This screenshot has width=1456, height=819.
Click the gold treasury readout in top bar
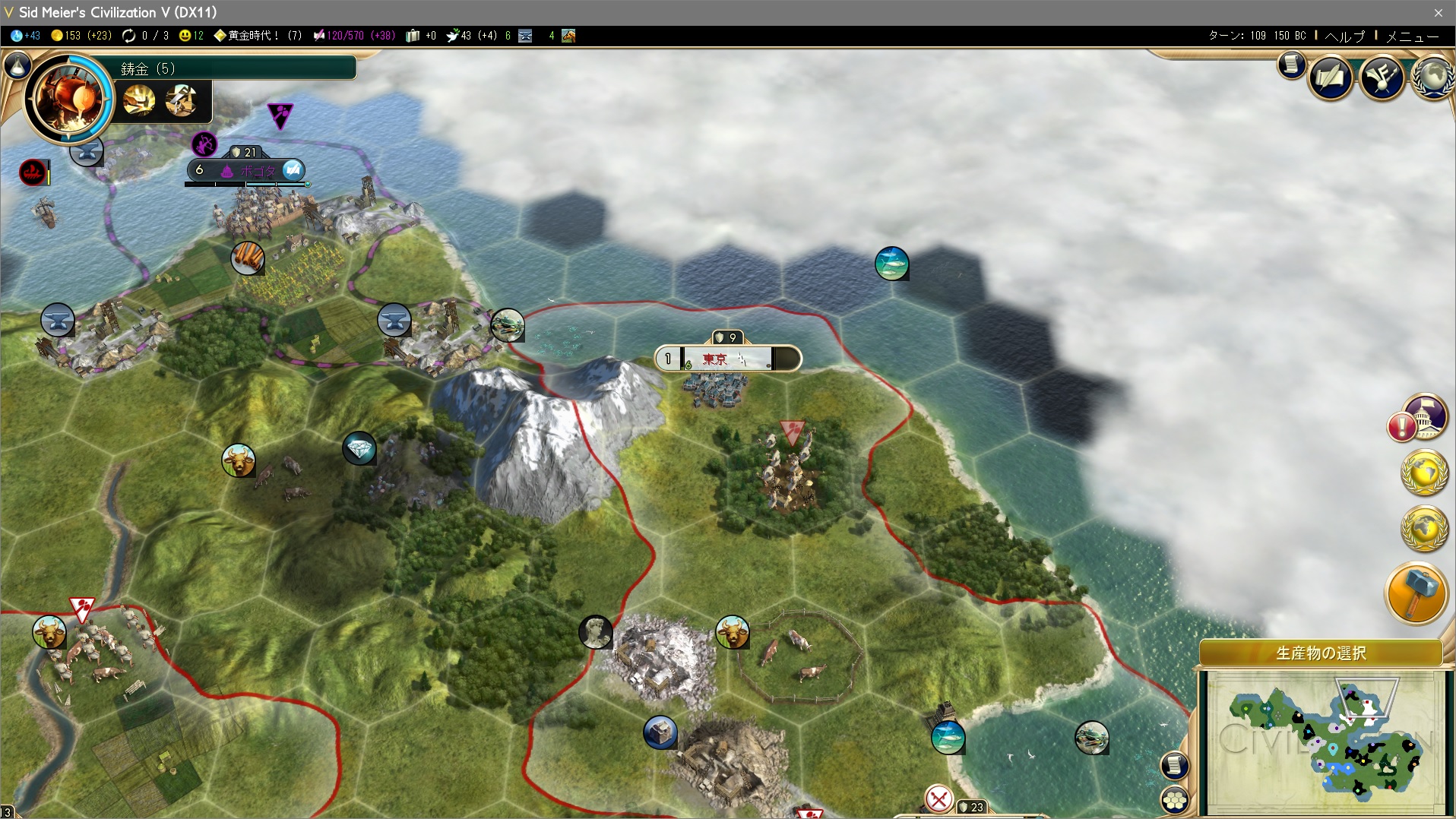point(81,36)
